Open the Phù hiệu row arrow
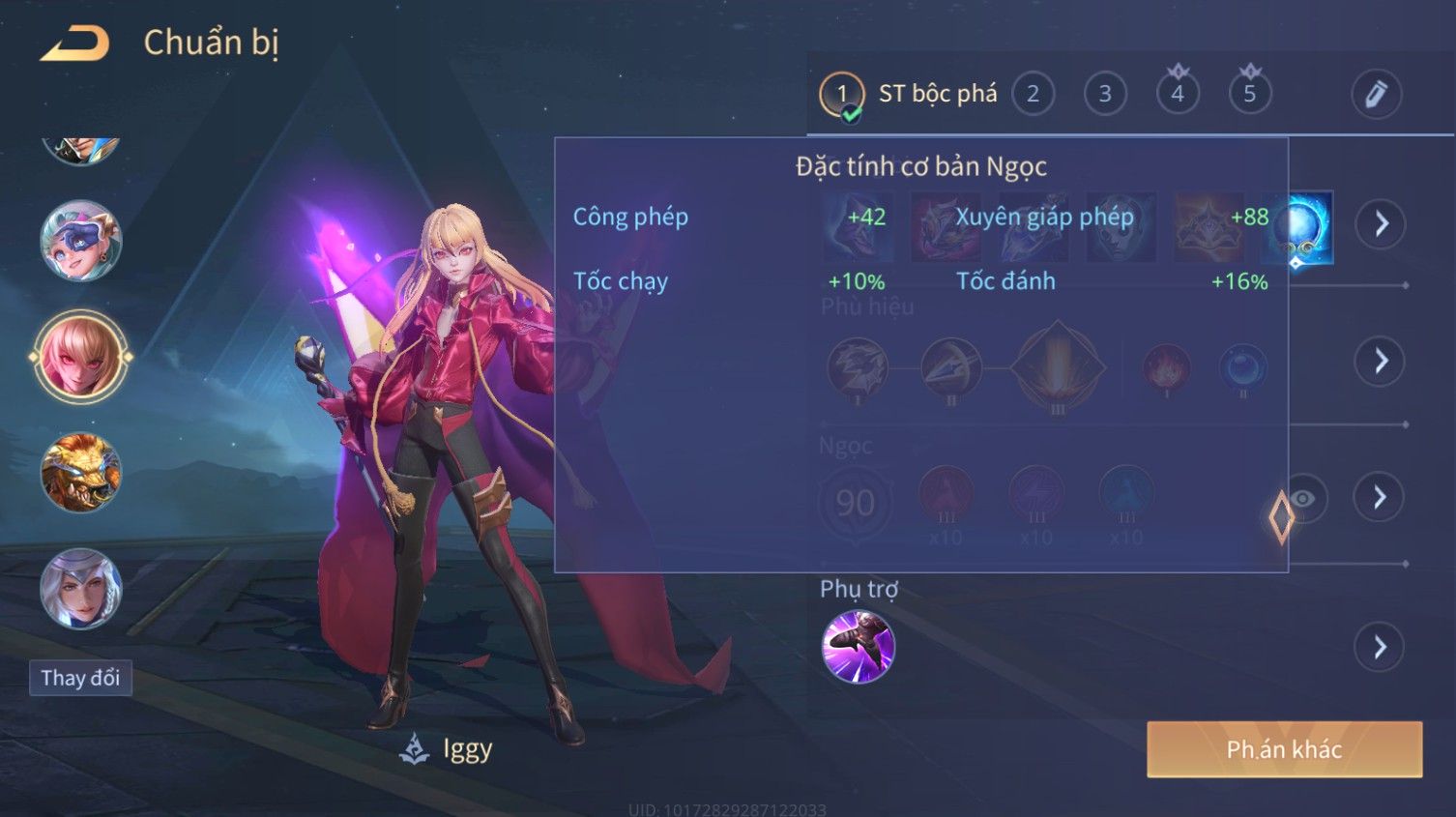This screenshot has height=817, width=1456. pyautogui.click(x=1380, y=362)
